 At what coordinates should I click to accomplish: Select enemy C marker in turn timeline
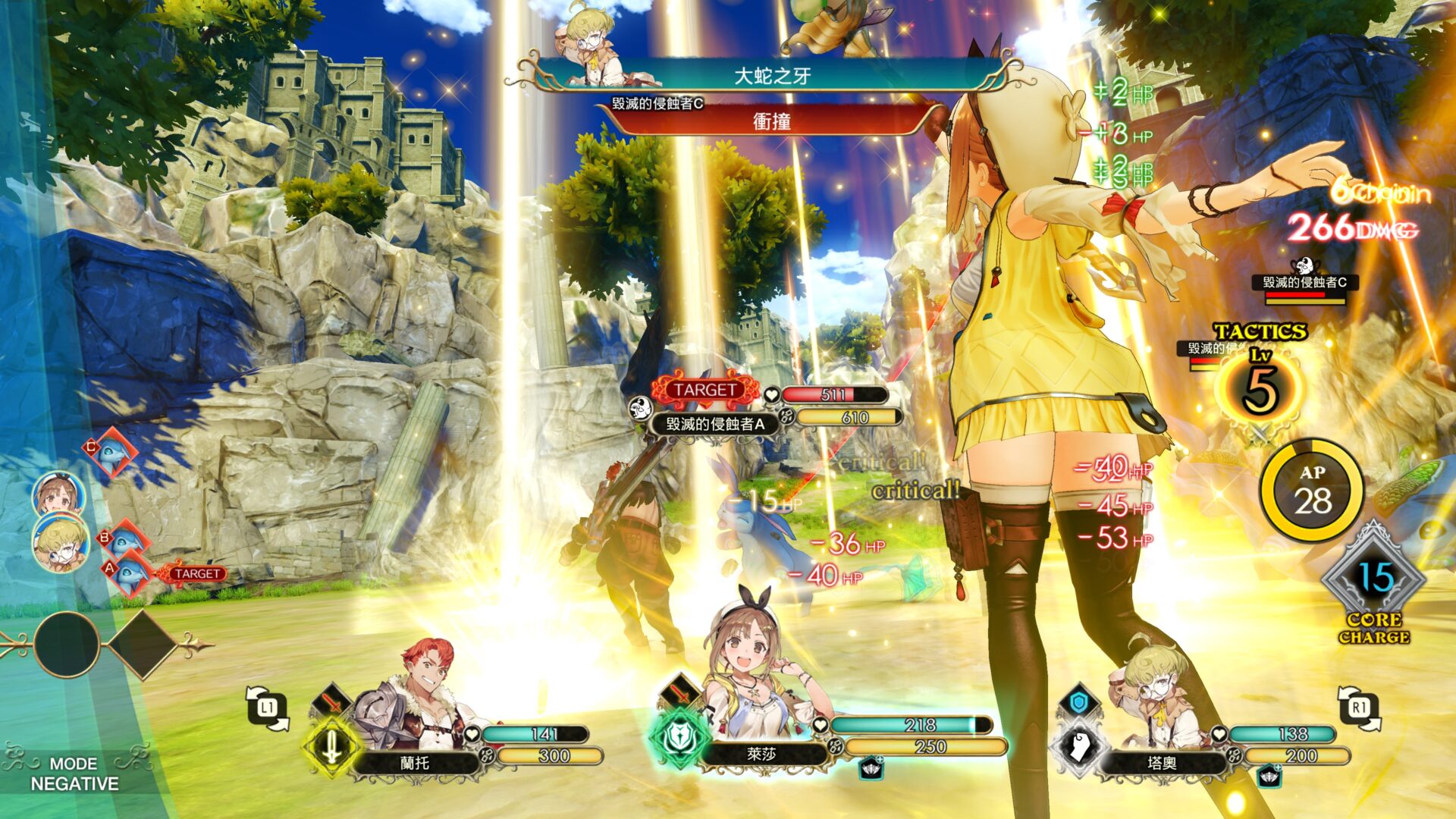click(111, 453)
